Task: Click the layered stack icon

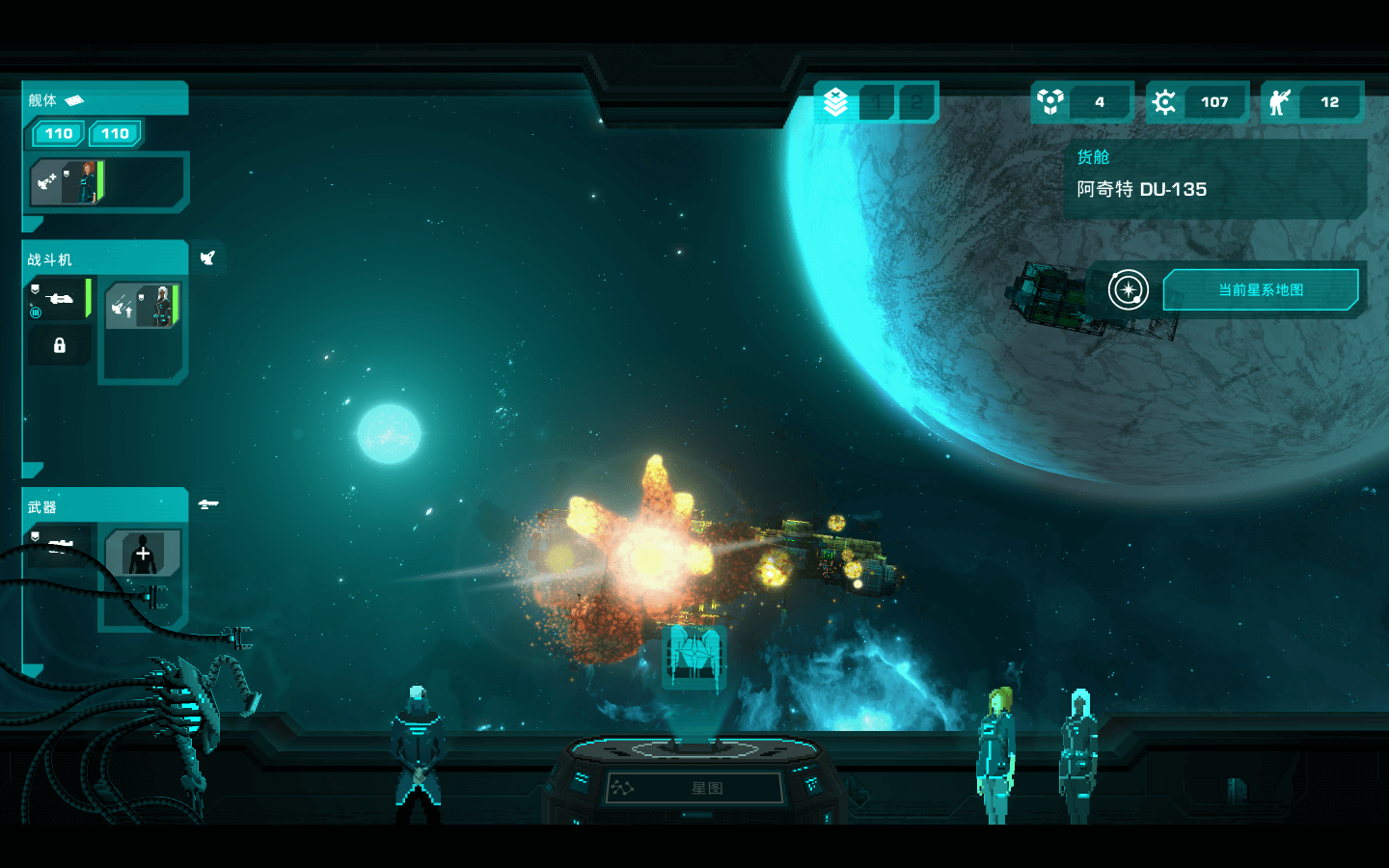Action: tap(835, 102)
